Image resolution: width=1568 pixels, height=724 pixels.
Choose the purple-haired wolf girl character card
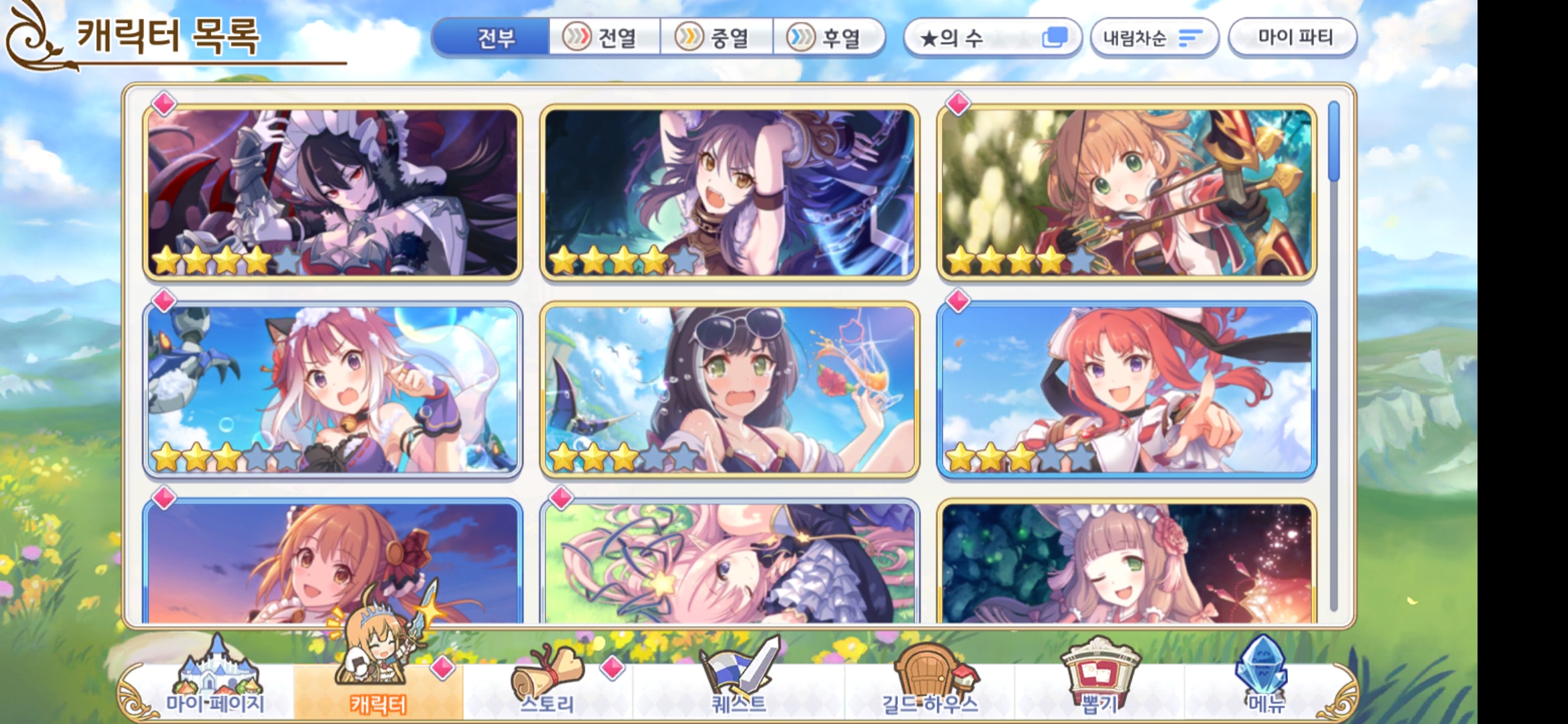[x=729, y=192]
